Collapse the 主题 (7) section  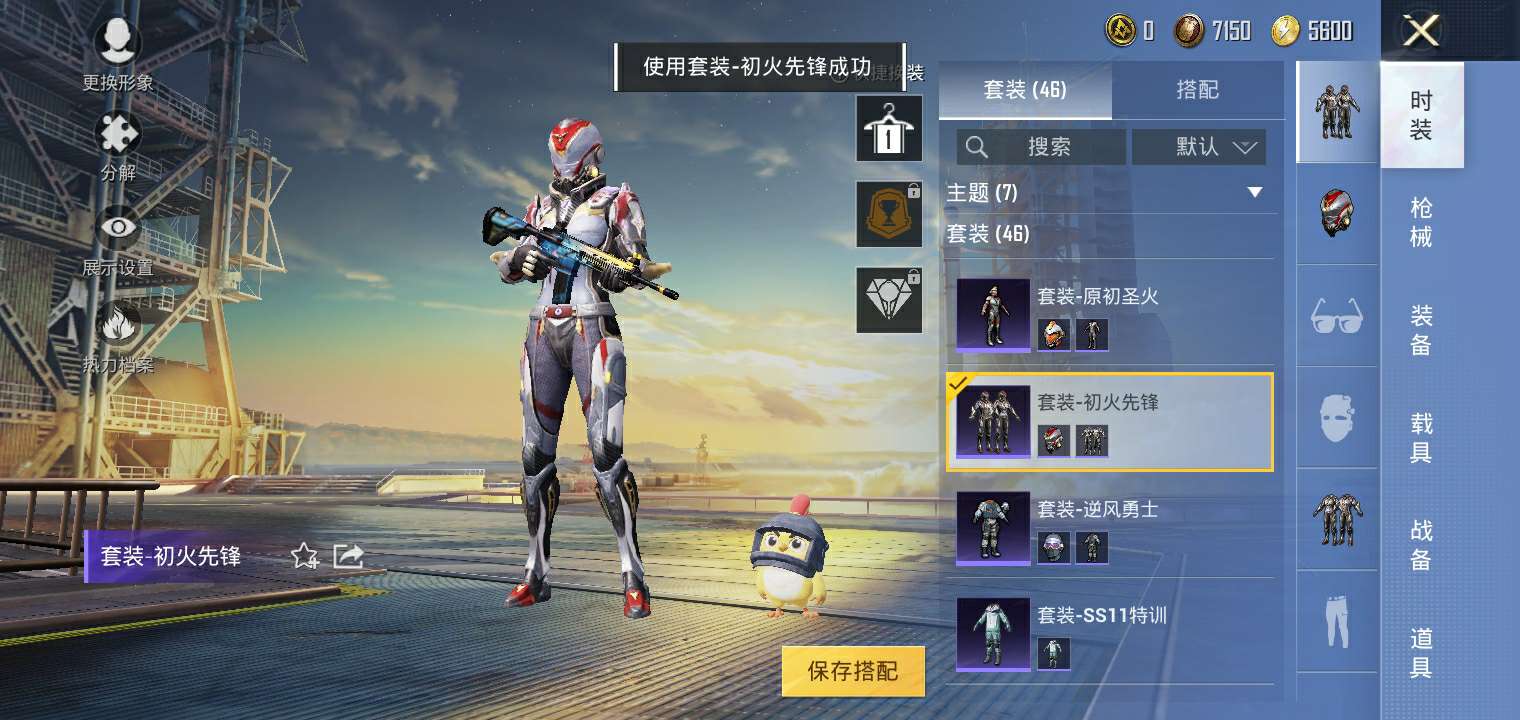(1255, 192)
